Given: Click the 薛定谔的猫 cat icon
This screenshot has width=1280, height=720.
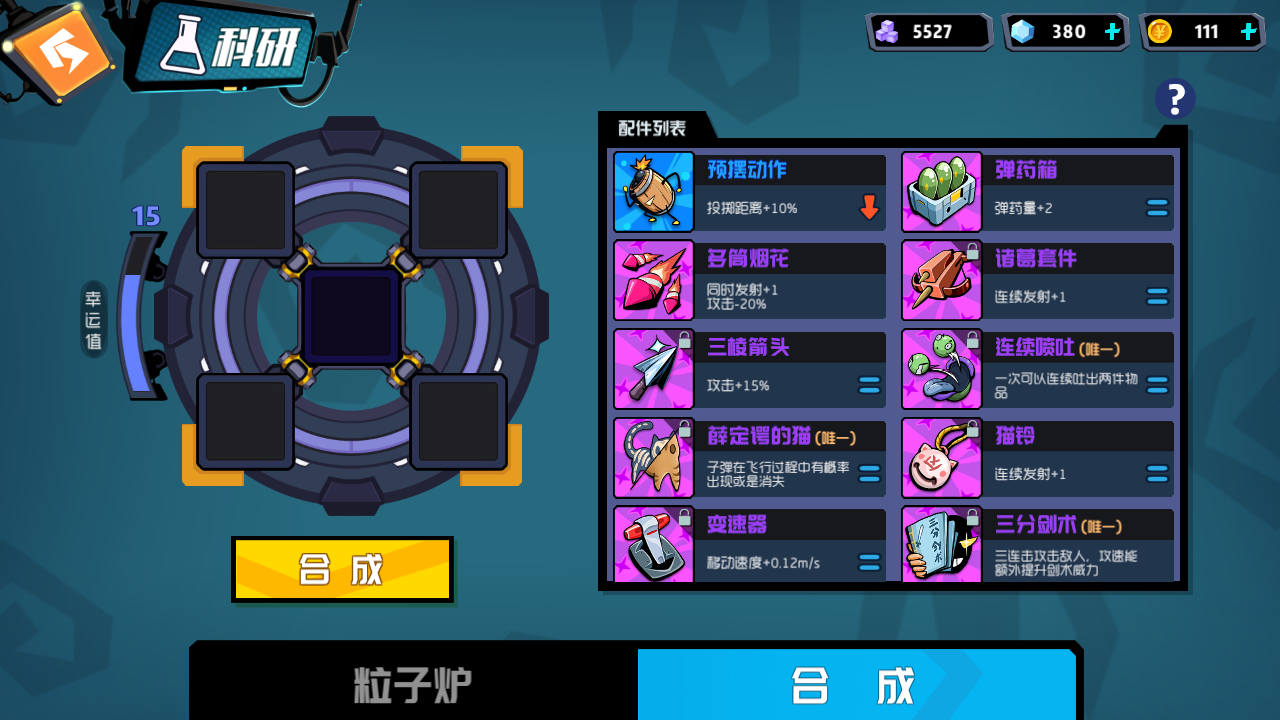Looking at the screenshot, I should coord(653,458).
